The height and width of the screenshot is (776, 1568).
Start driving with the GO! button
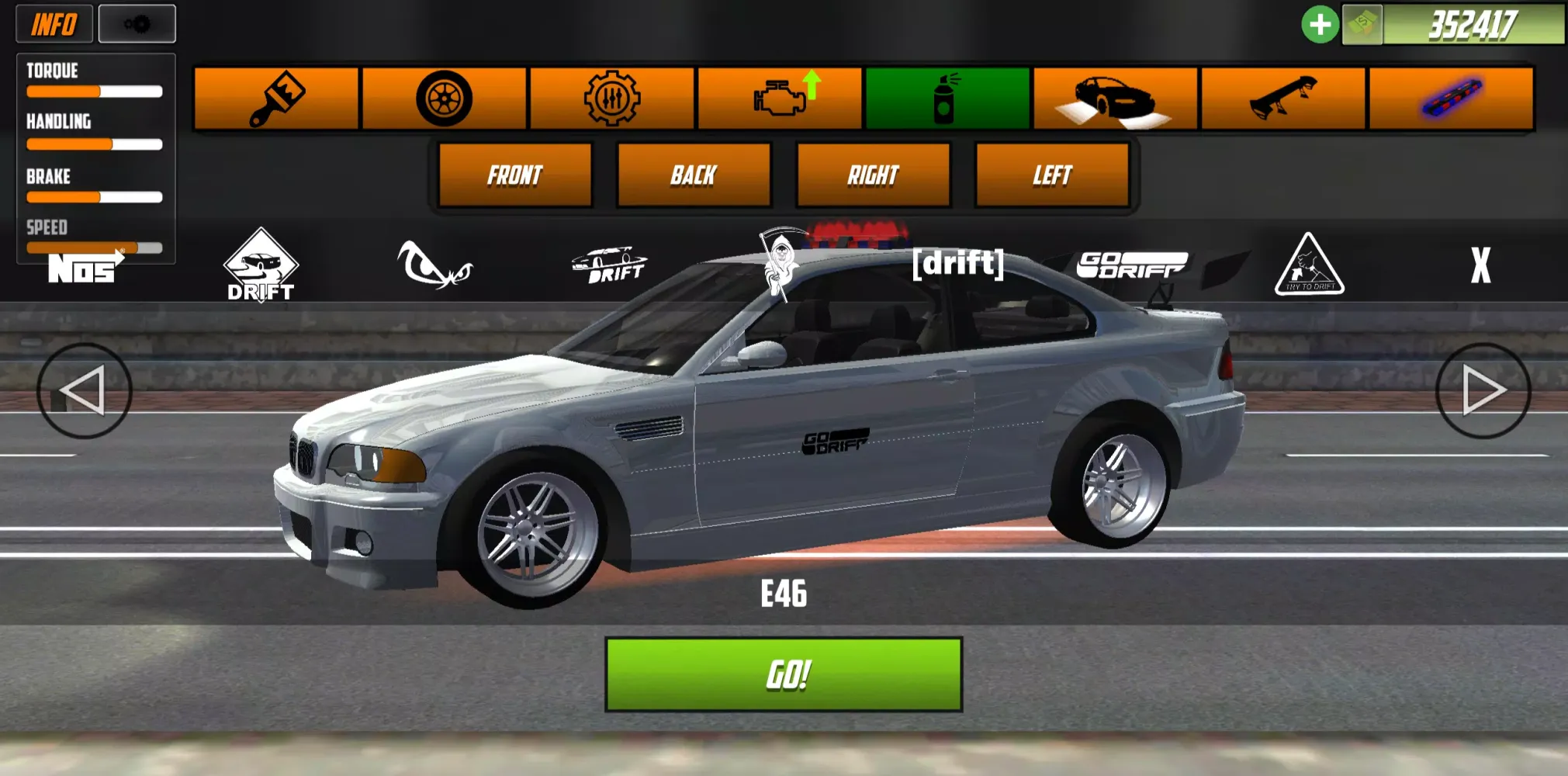(x=784, y=674)
